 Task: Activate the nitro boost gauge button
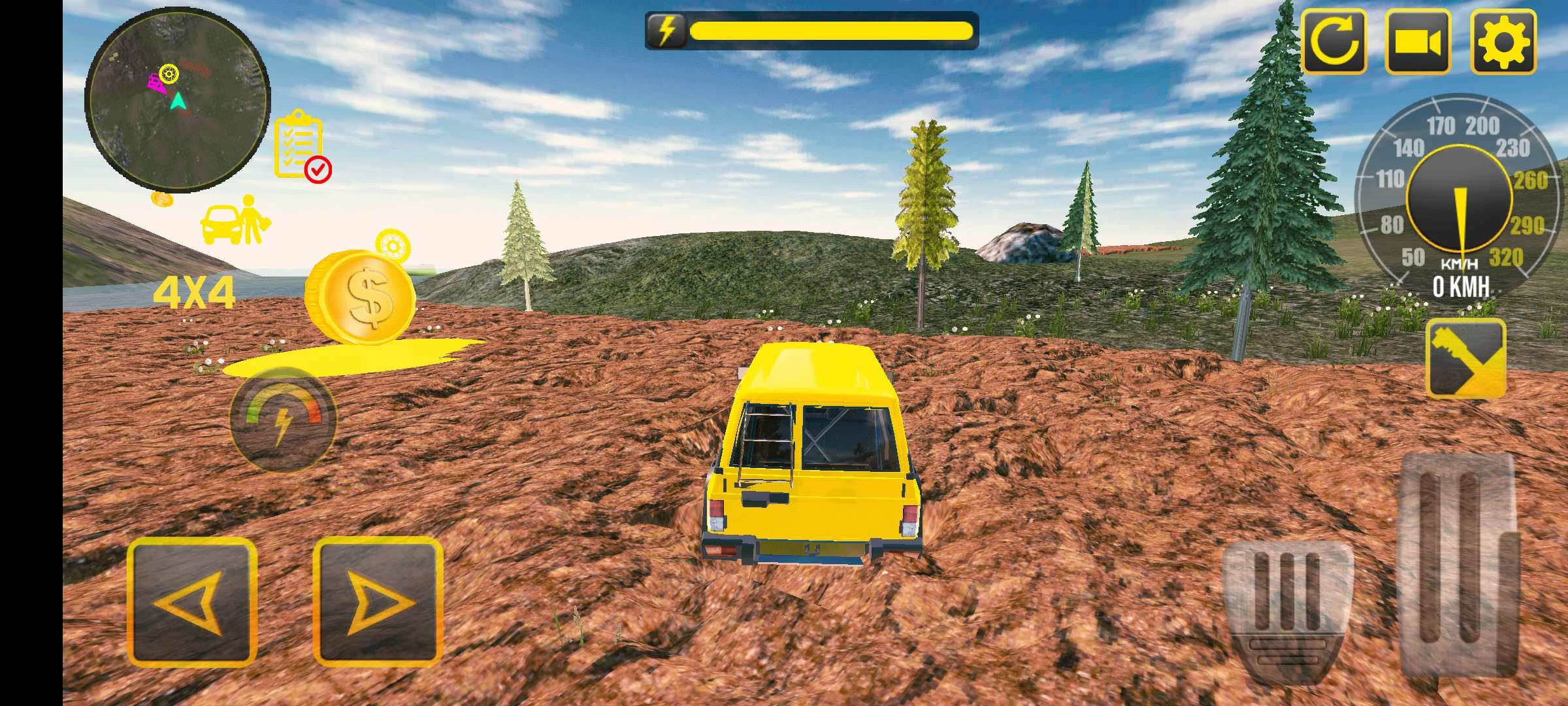pyautogui.click(x=282, y=420)
